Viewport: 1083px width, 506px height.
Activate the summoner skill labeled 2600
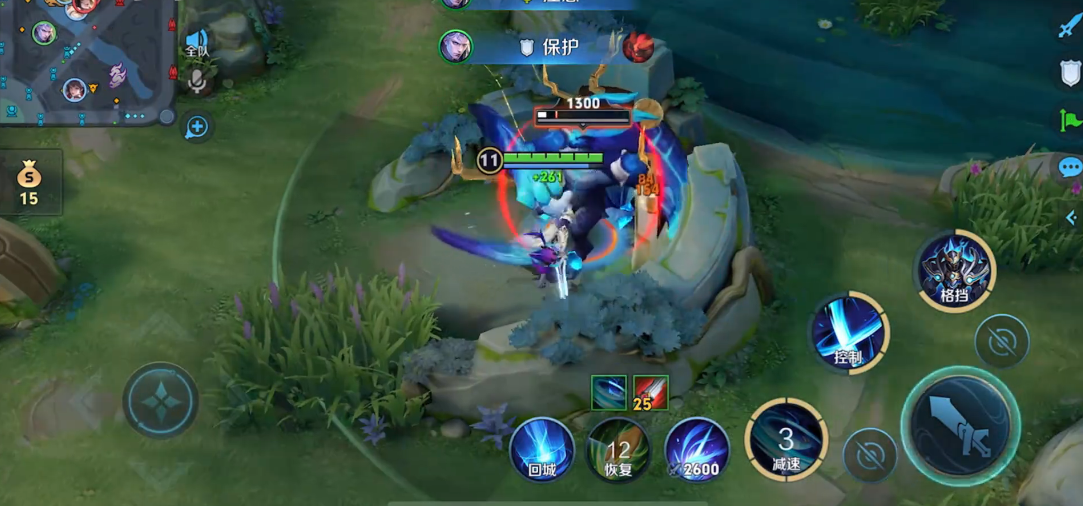coord(697,448)
